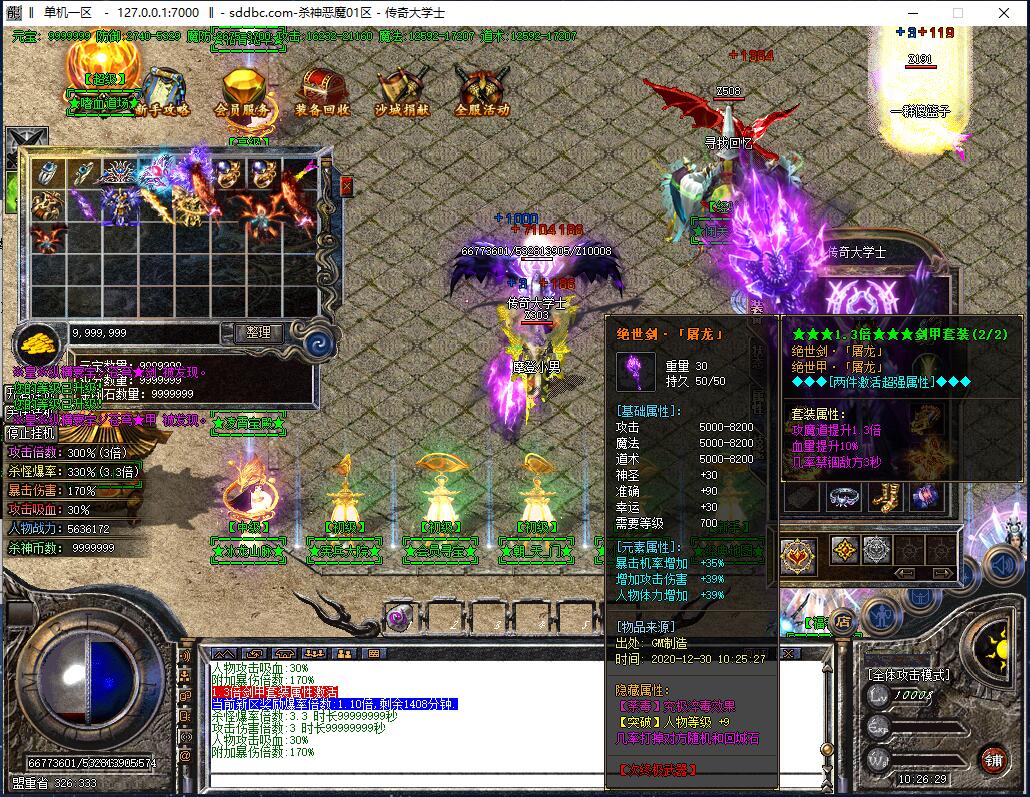Open the 沙城捐献 donation menu
The width and height of the screenshot is (1030, 797).
coord(403,92)
